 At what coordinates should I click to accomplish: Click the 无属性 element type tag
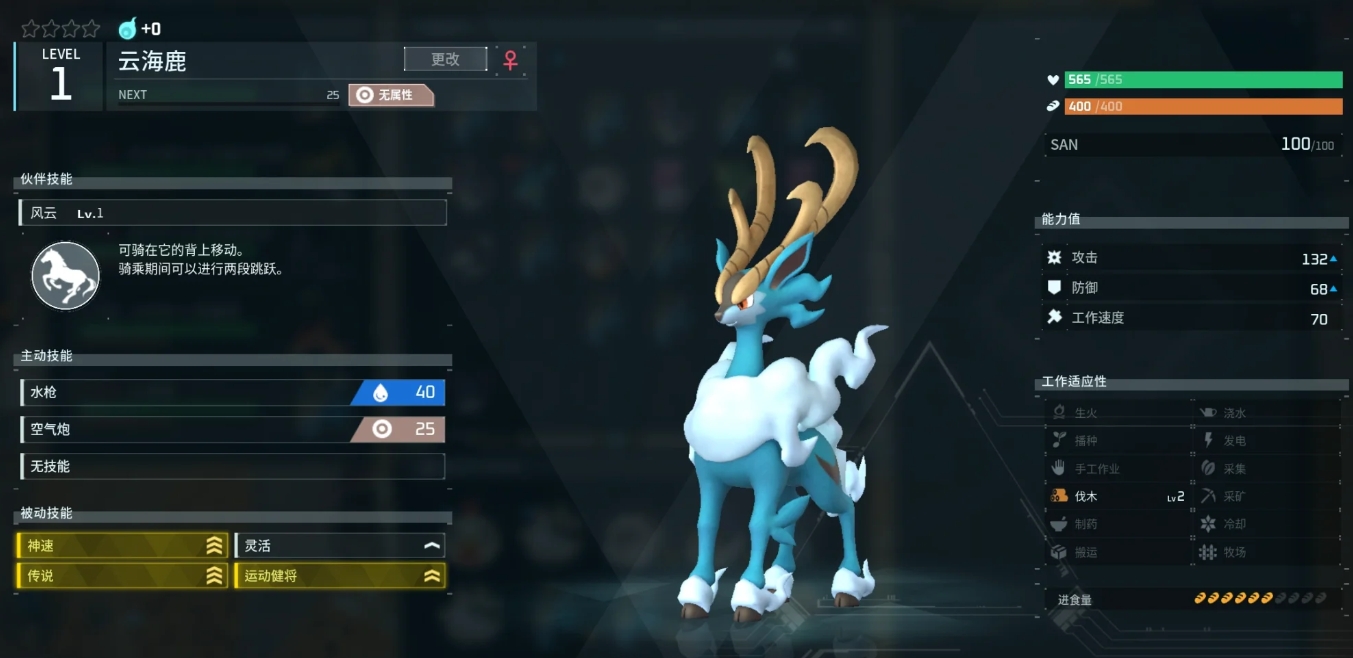click(x=391, y=95)
